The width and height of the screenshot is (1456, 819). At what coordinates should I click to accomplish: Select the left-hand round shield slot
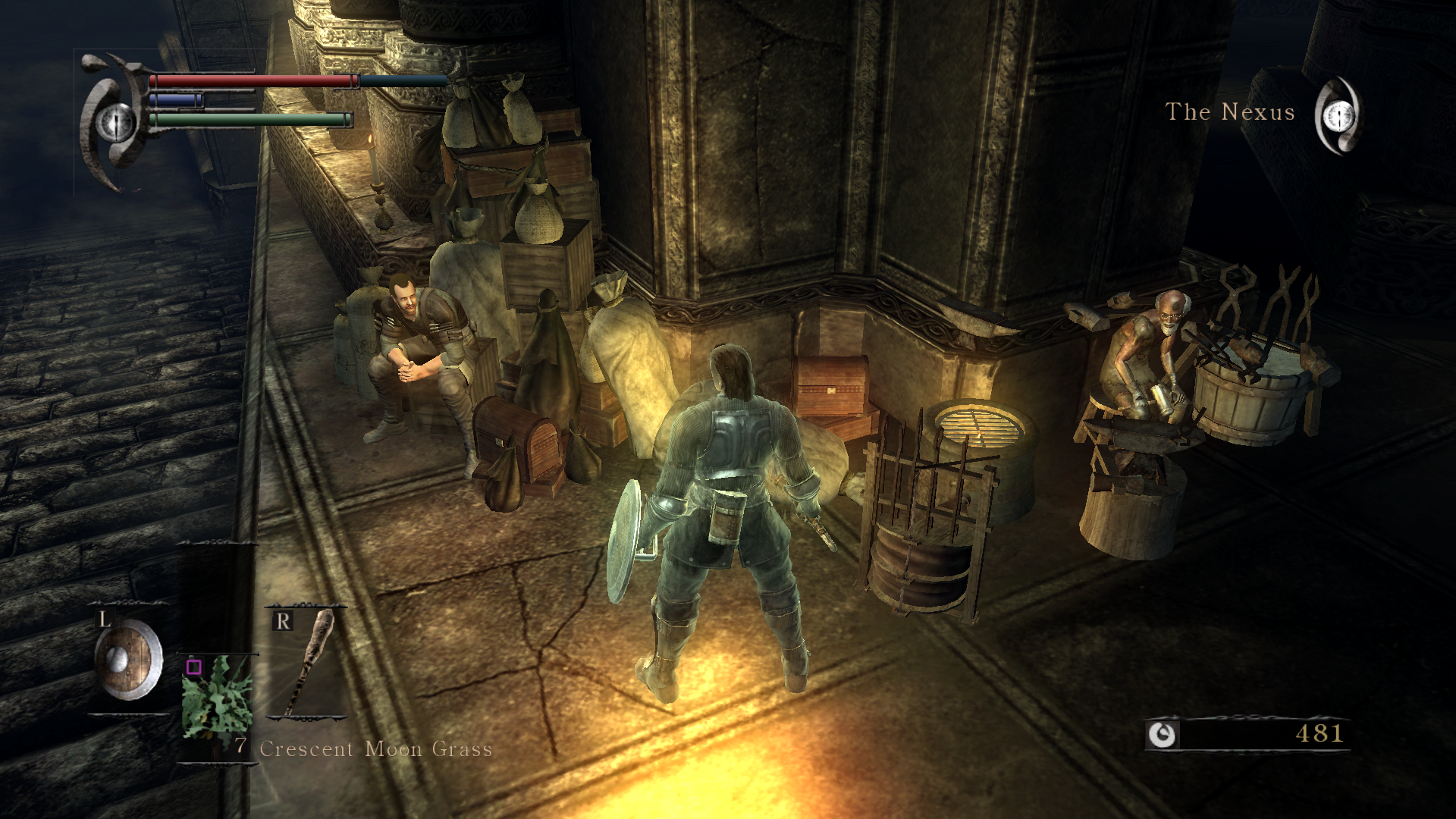pos(127,658)
